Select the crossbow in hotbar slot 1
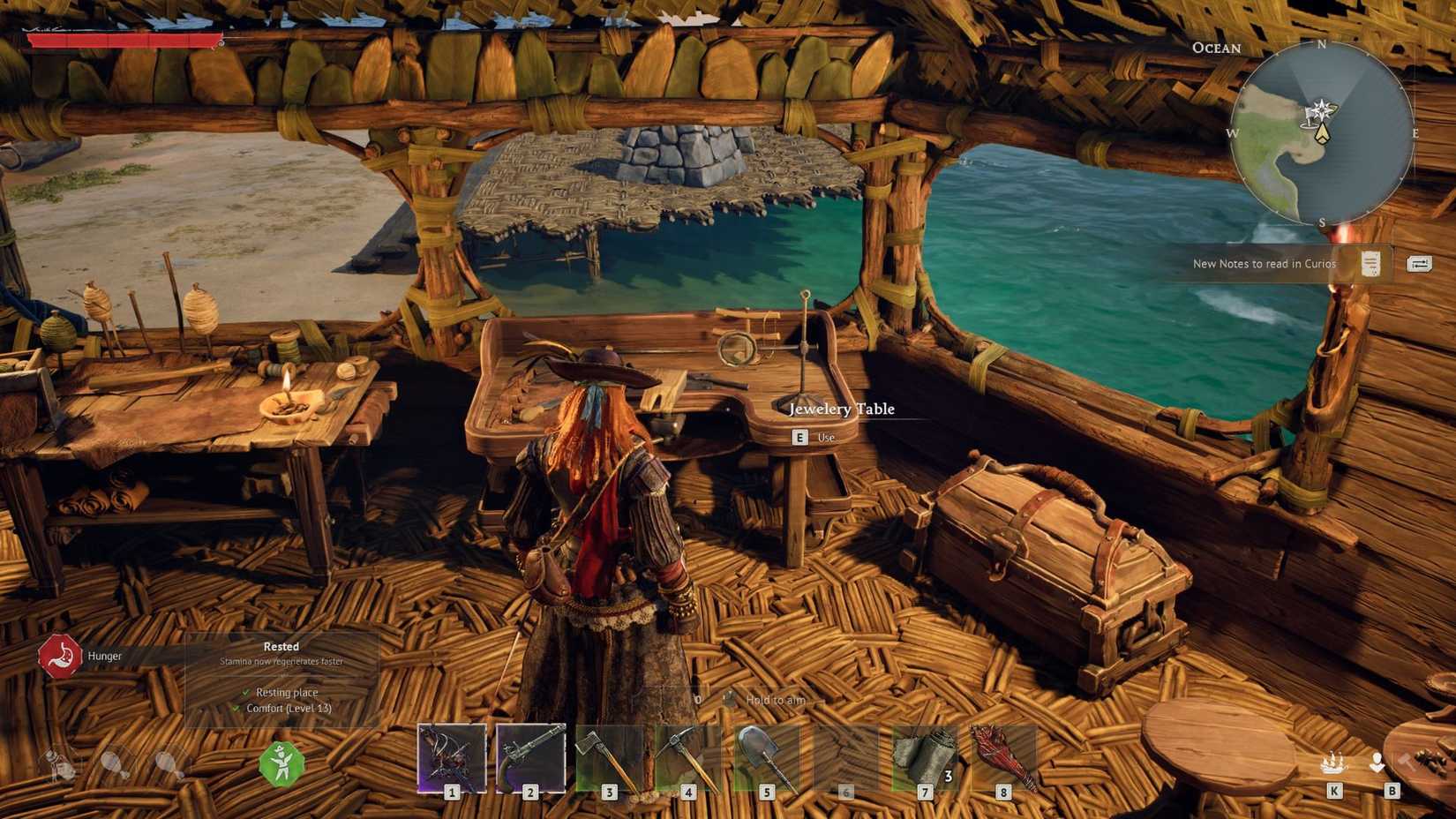The image size is (1456, 819). coord(452,757)
